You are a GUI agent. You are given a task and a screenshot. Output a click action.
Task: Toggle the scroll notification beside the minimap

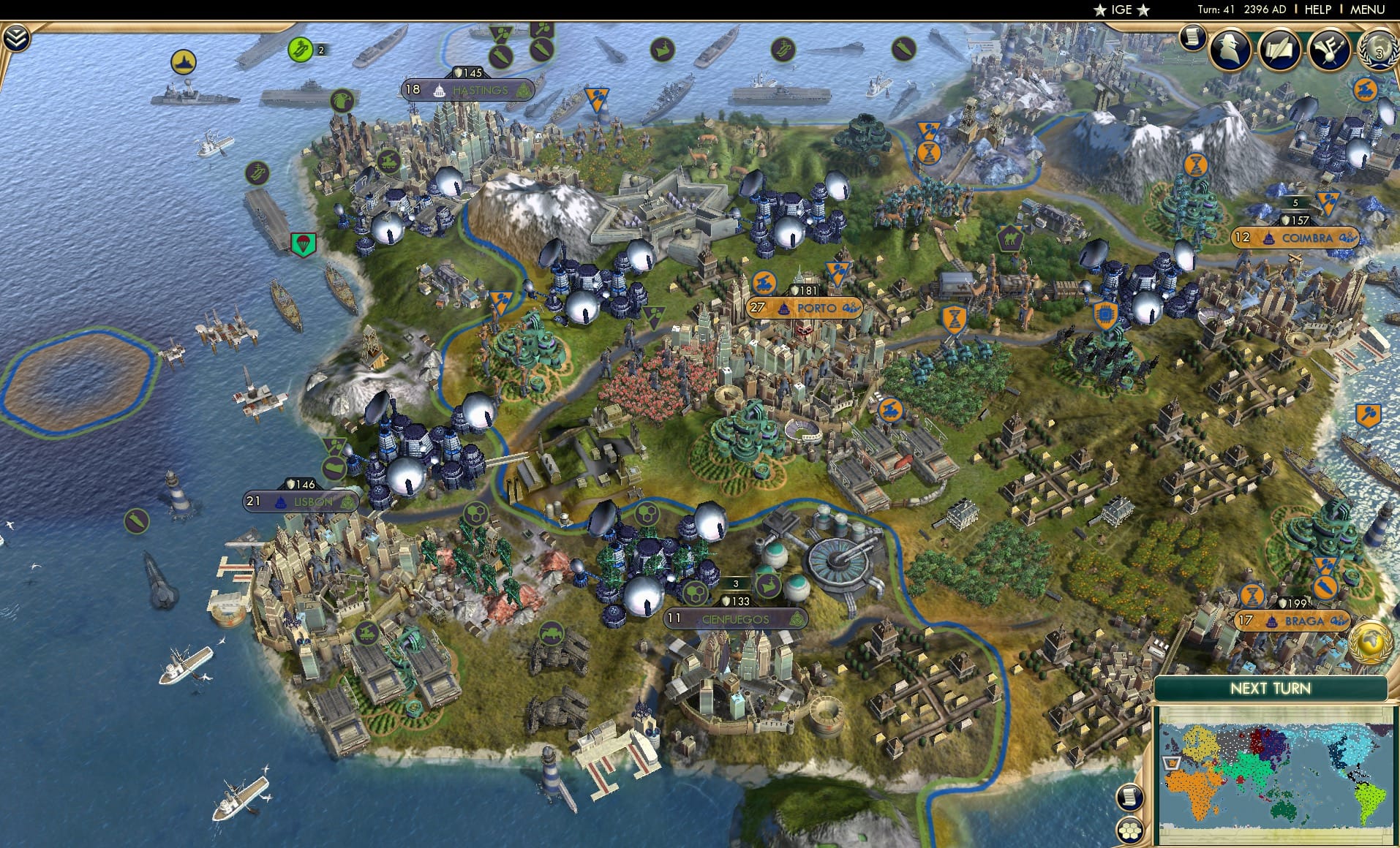[x=1132, y=797]
